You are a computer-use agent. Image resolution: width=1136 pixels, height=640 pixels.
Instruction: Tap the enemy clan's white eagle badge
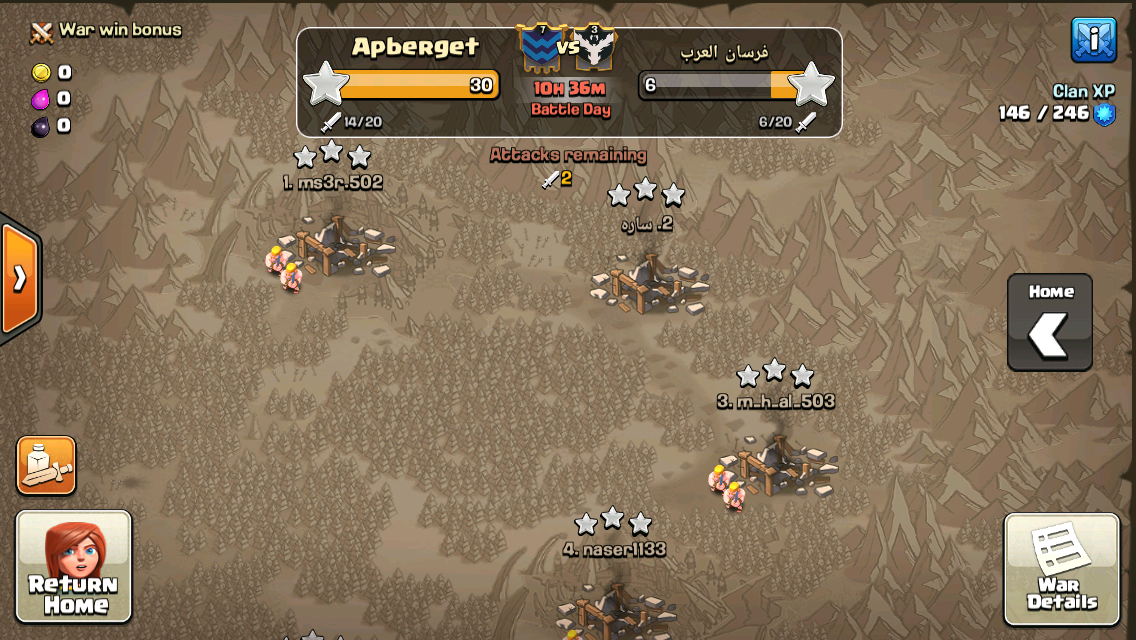(x=595, y=47)
